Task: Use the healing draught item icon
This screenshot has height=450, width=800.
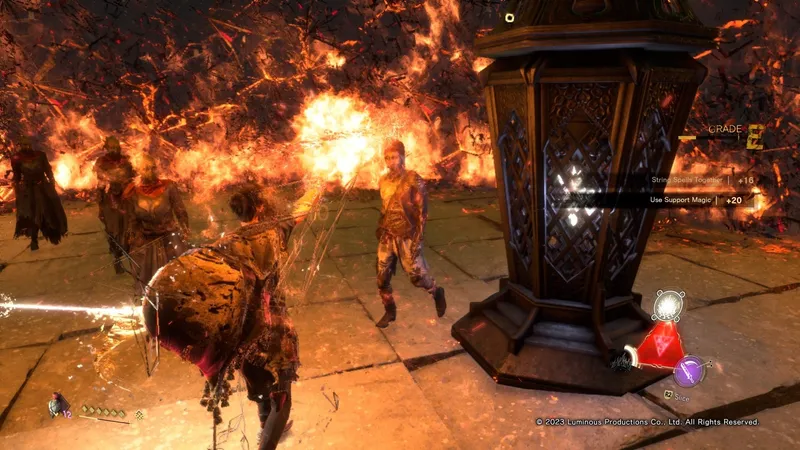Action: (x=58, y=405)
